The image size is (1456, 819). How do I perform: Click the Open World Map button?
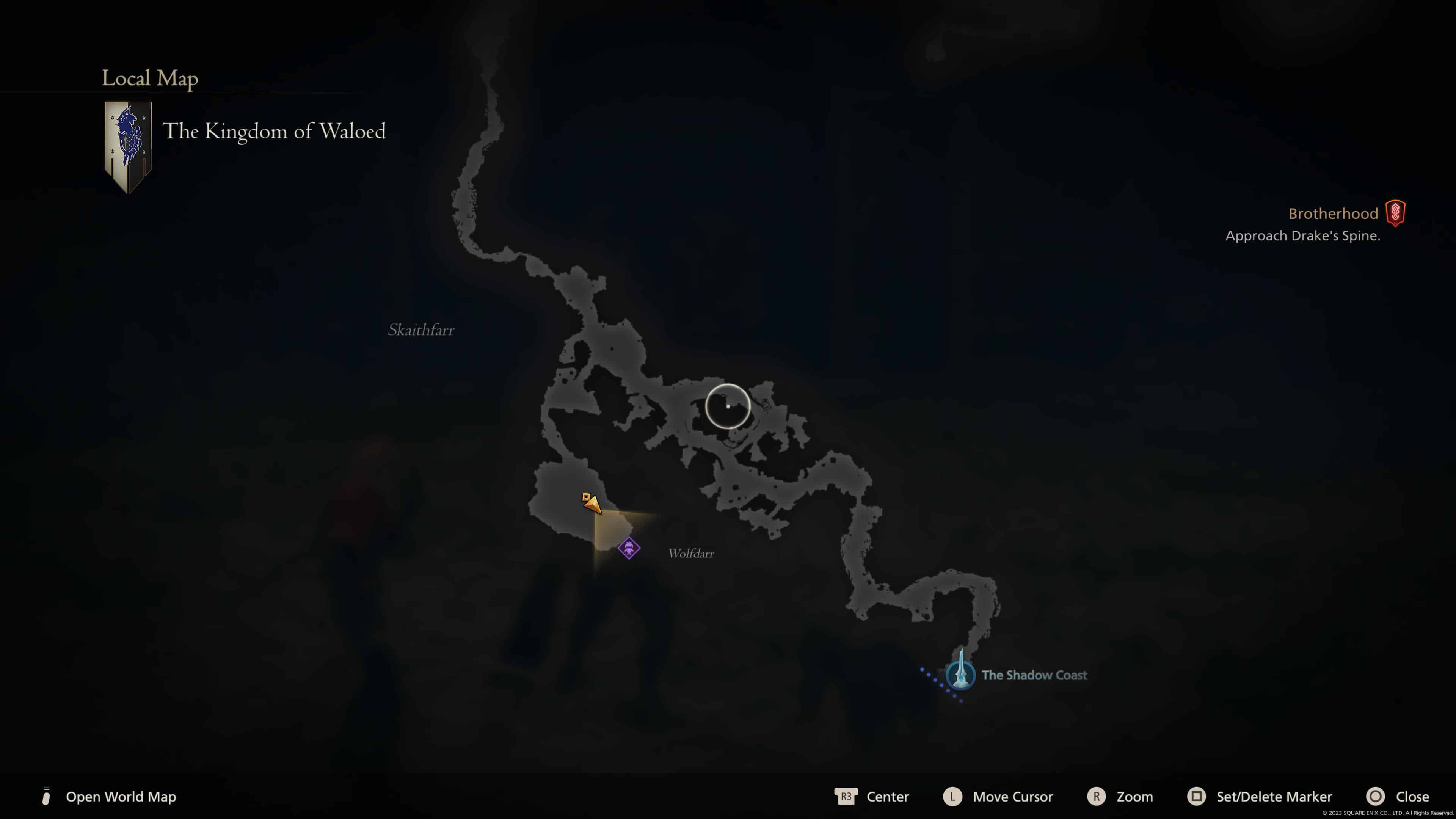[x=121, y=797]
